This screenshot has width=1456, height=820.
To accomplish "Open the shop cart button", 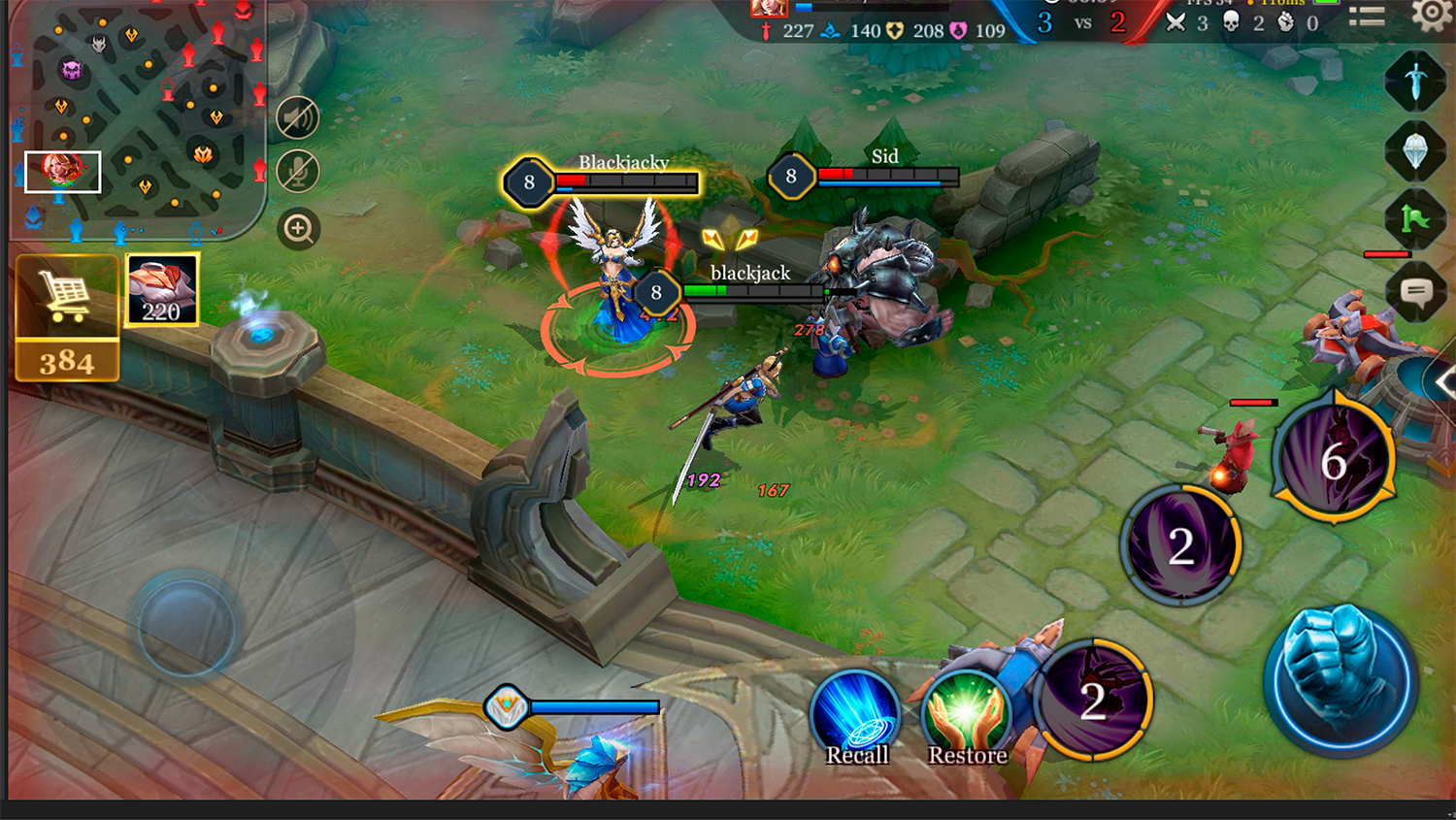I will pos(66,297).
